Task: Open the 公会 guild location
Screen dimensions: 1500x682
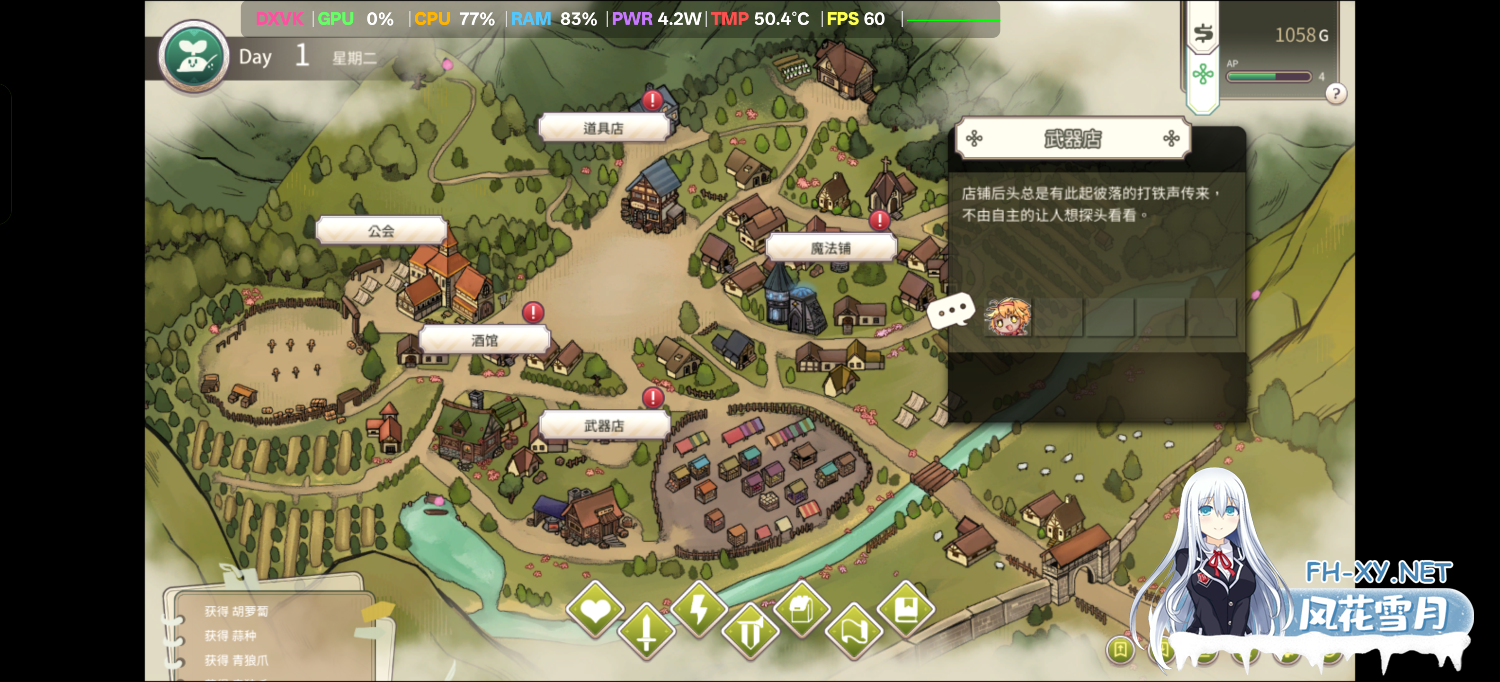Action: (x=381, y=231)
